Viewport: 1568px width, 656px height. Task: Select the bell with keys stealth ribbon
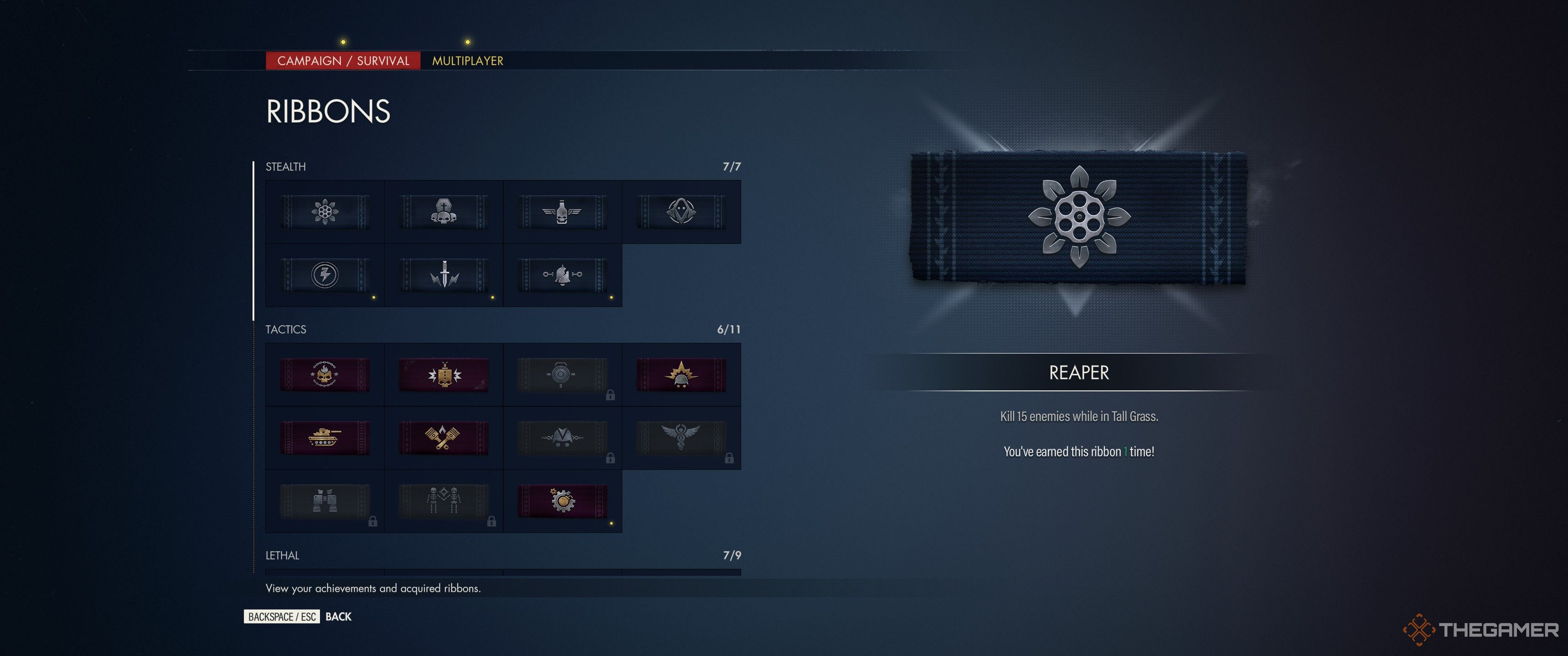coord(563,275)
